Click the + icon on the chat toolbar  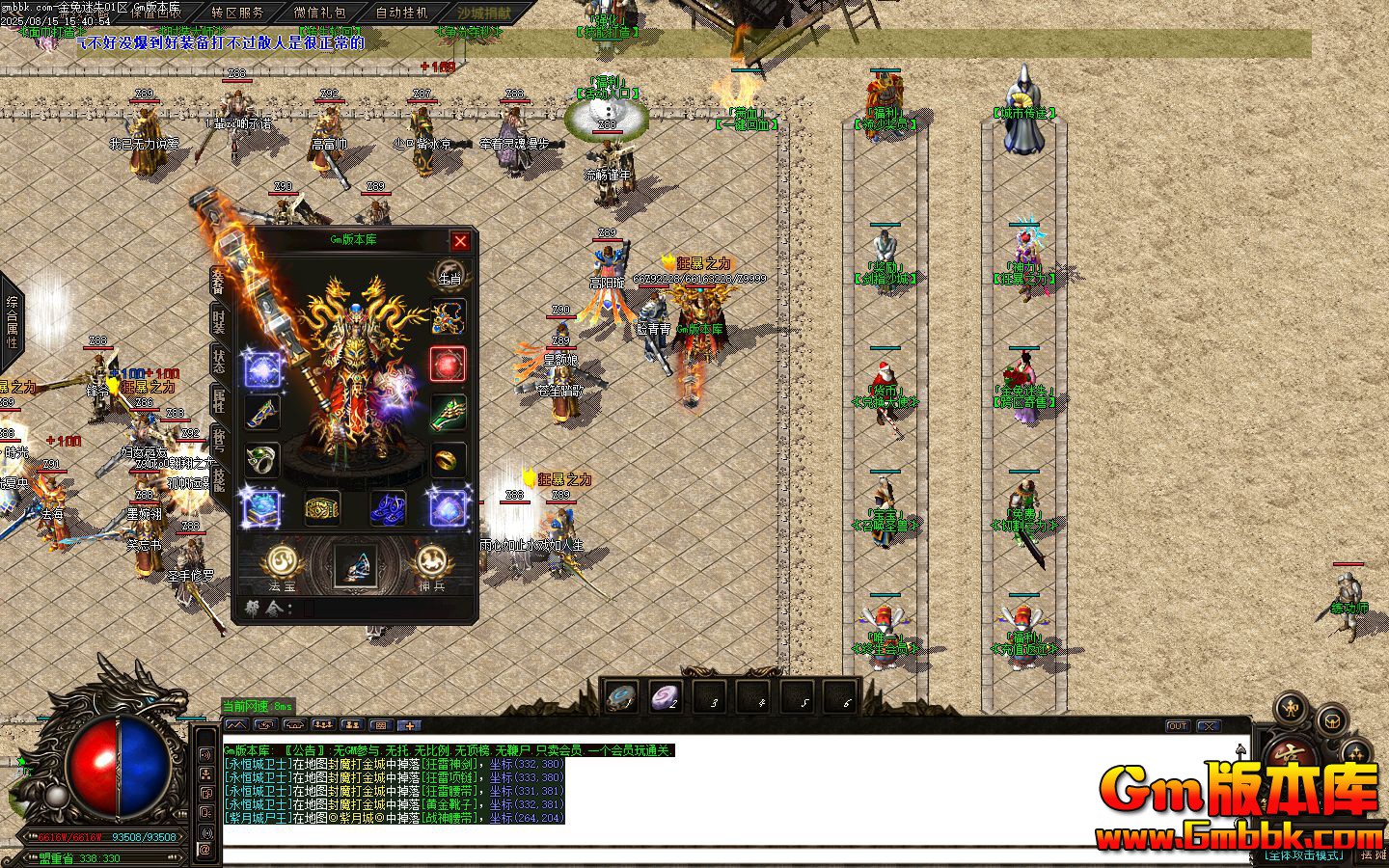coord(408,725)
